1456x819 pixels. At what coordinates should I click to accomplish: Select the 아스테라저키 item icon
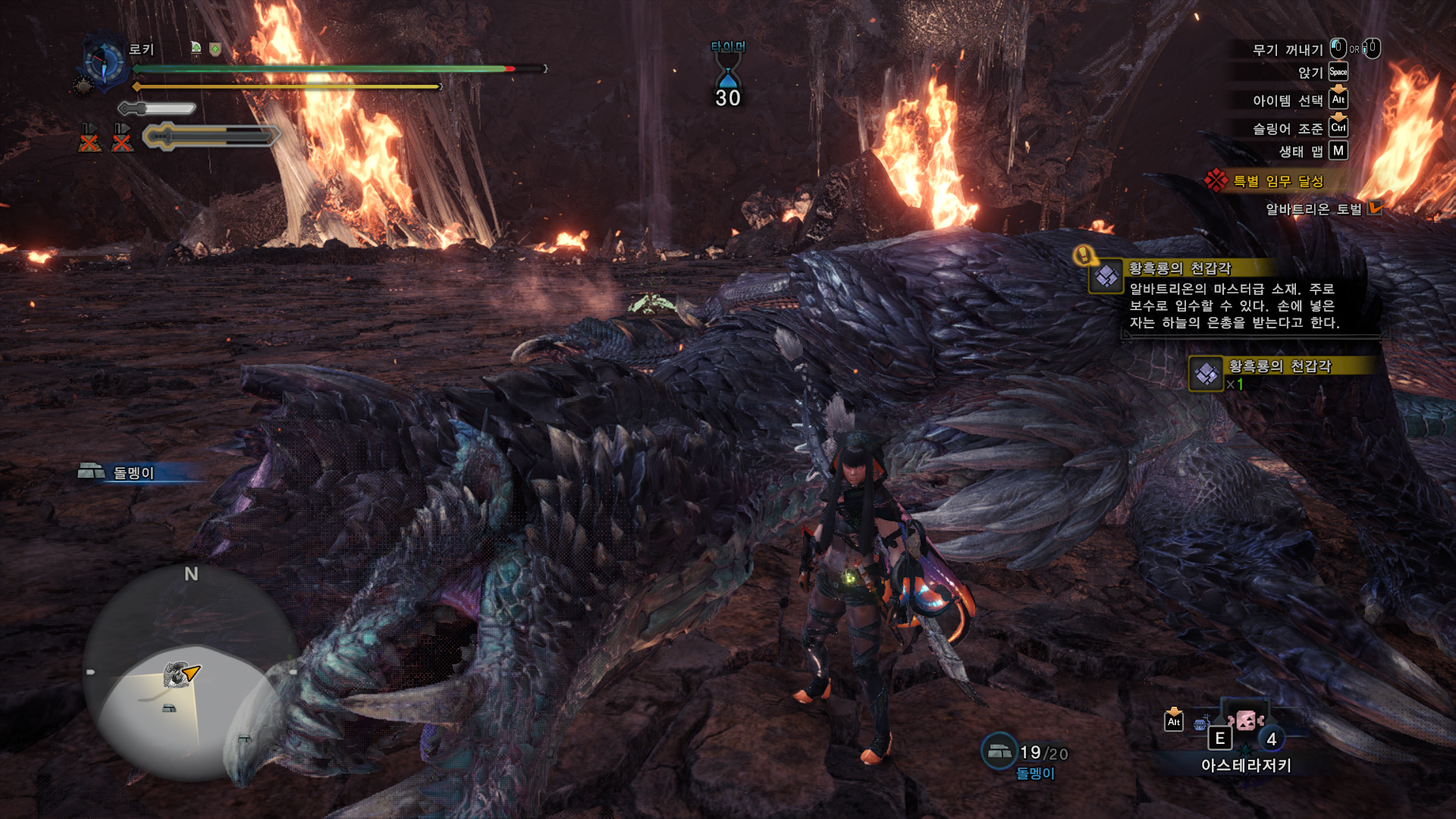point(1246,720)
